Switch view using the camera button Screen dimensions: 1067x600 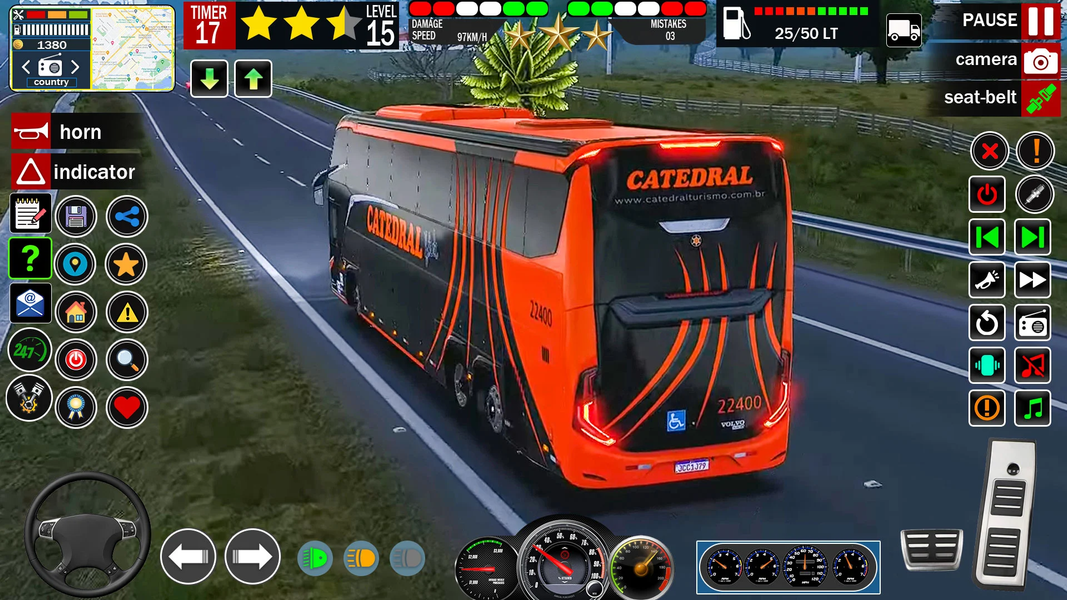pos(1040,60)
